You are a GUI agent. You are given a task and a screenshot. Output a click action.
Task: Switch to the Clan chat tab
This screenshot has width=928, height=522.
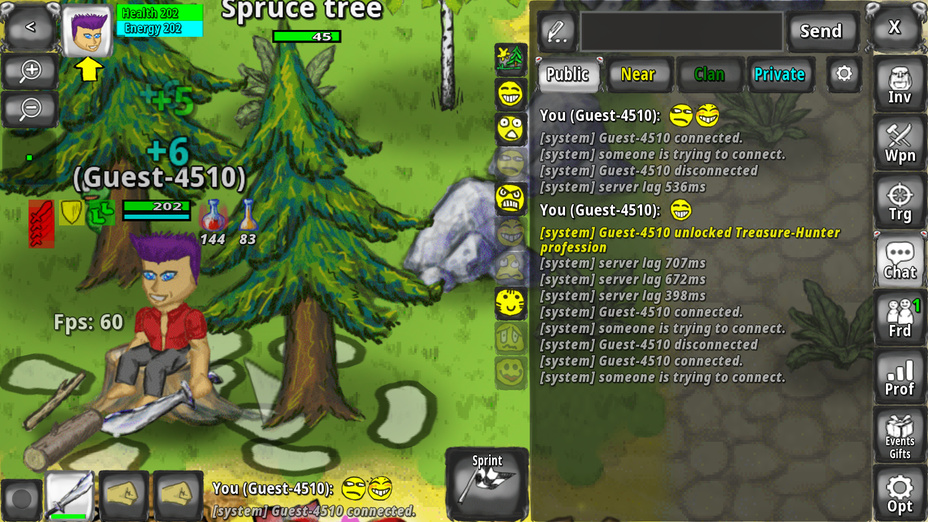tap(709, 74)
